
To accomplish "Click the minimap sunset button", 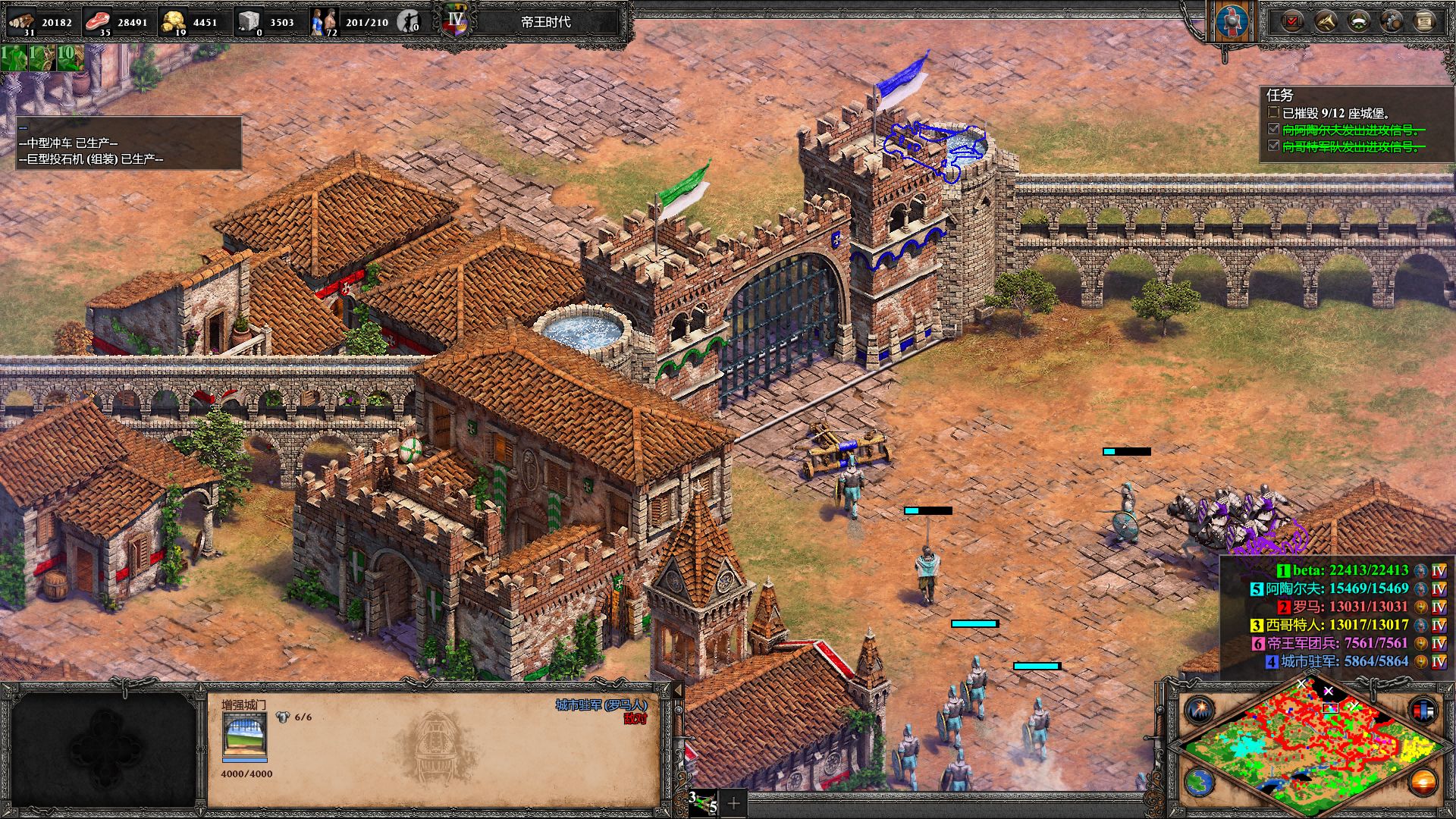I will 1423,782.
